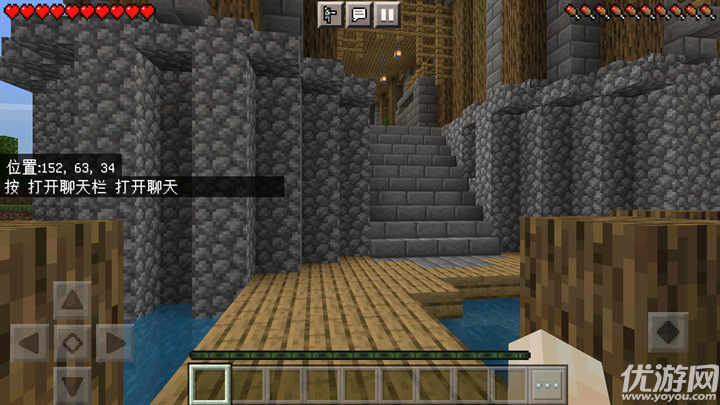The image size is (720, 405).
Task: Toggle sneak with the diamond button
Action: click(72, 342)
